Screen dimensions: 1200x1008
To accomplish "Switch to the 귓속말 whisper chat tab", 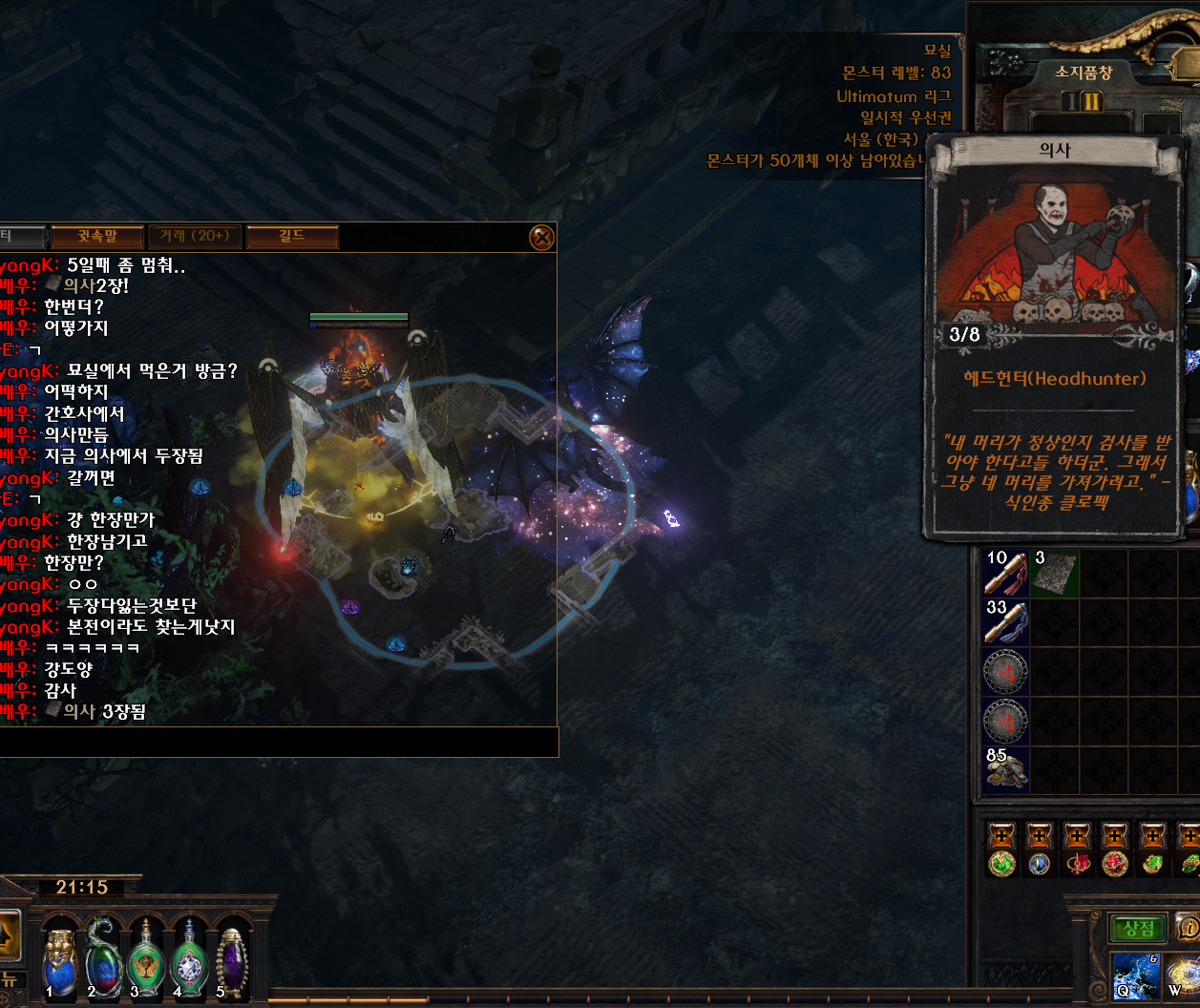I will click(x=96, y=236).
